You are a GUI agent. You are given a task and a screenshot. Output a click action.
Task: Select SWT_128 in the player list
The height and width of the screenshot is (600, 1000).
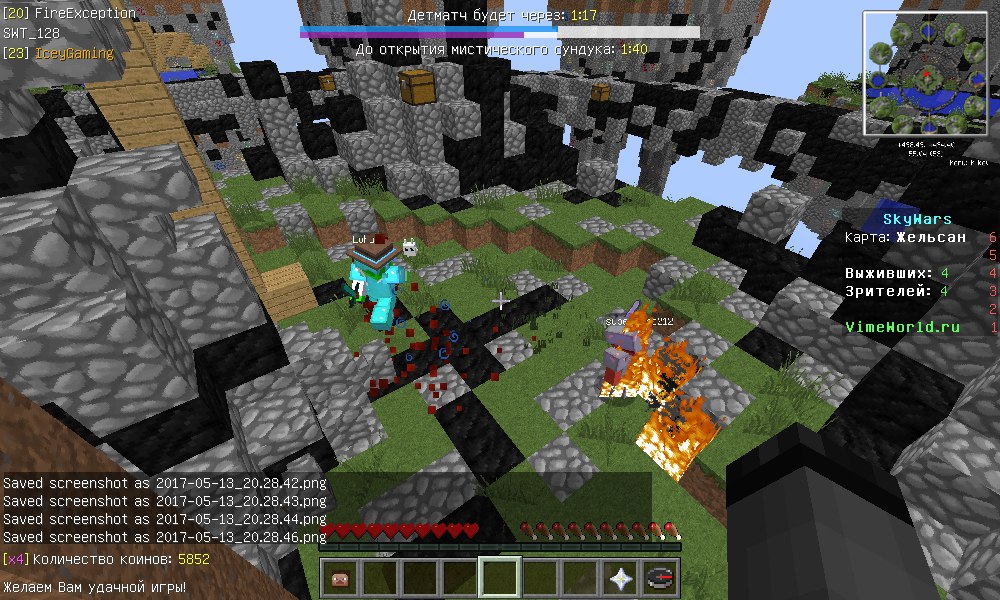click(x=32, y=33)
